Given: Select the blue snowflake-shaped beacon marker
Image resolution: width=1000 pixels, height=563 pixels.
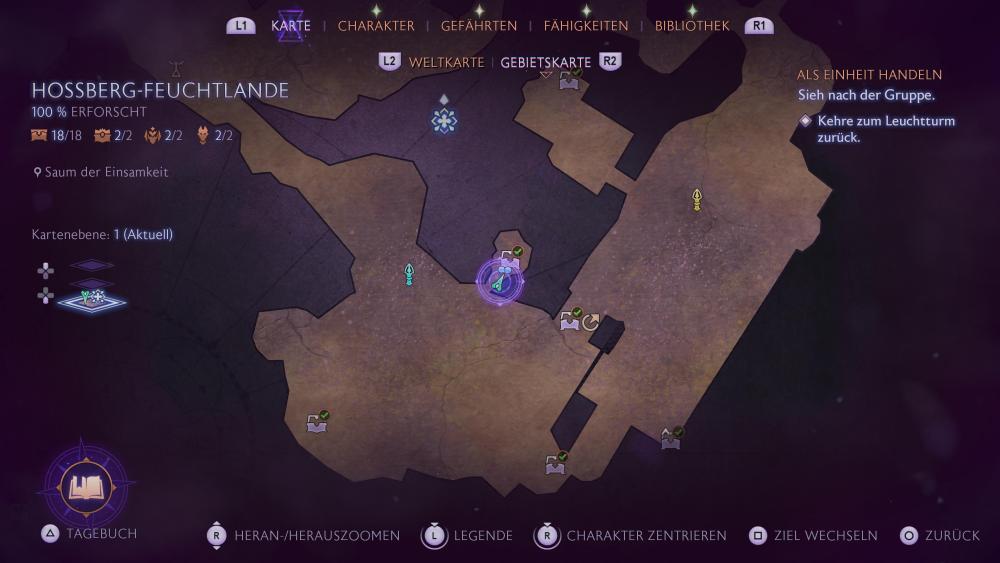Looking at the screenshot, I should (x=444, y=120).
